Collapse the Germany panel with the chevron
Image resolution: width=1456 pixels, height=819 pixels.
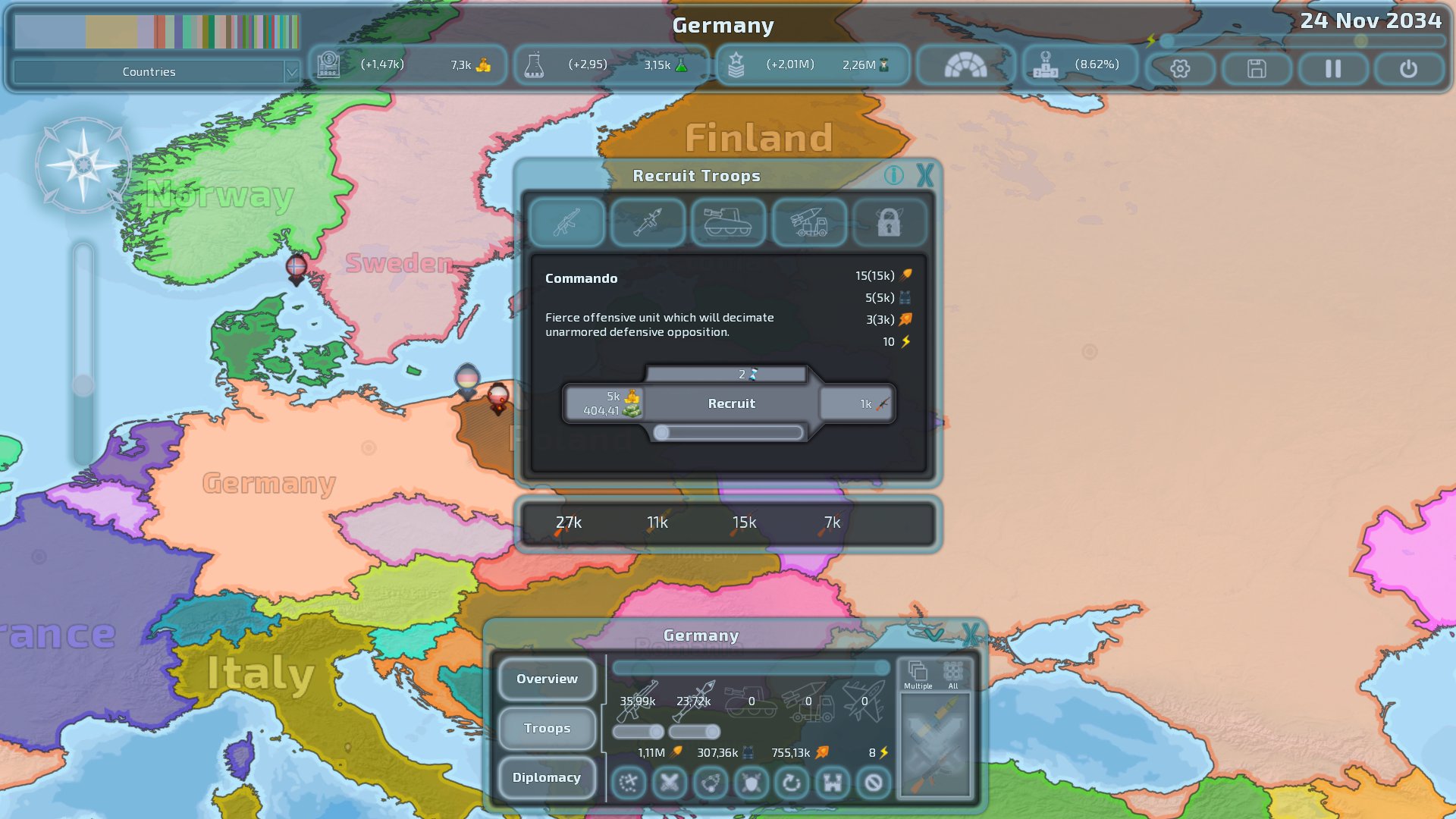tap(934, 636)
